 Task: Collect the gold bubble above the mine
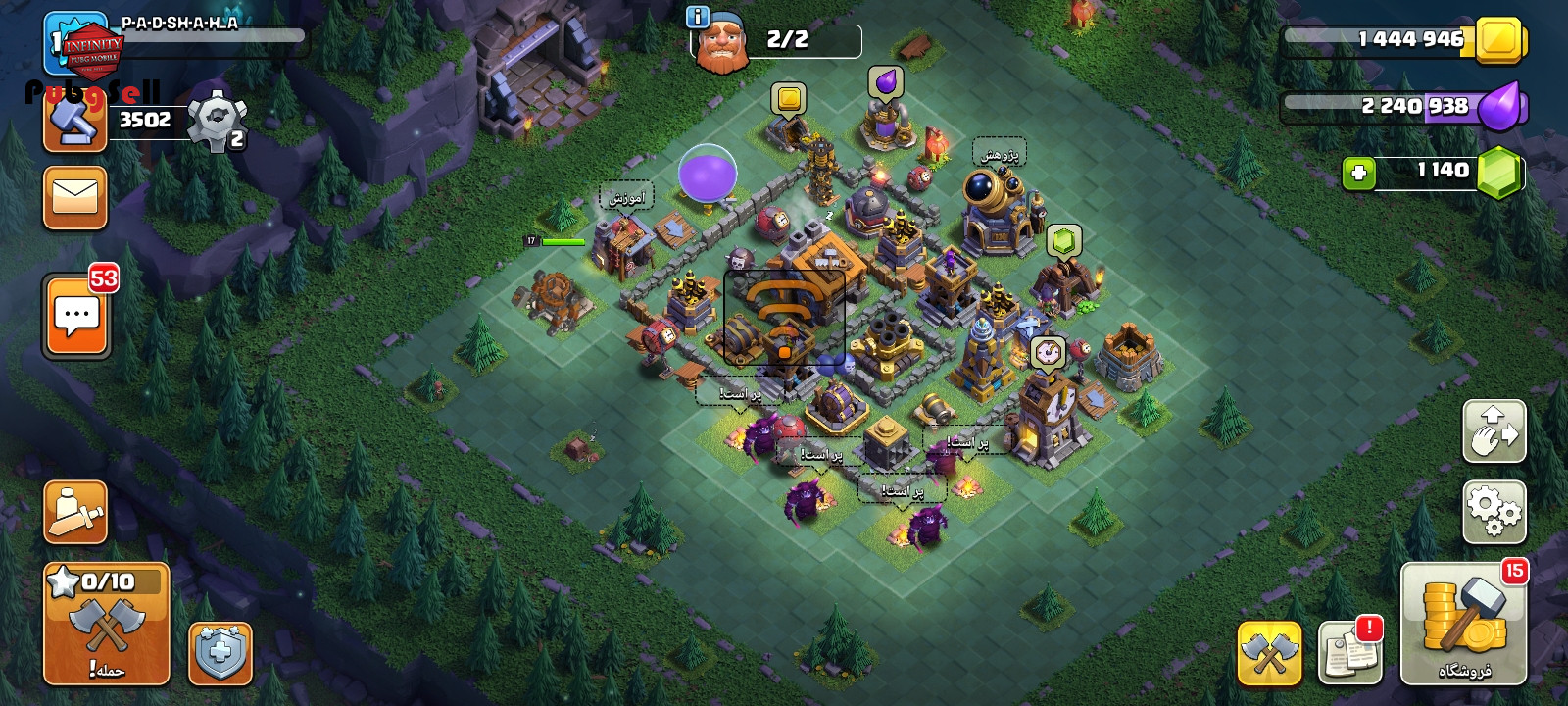[788, 98]
